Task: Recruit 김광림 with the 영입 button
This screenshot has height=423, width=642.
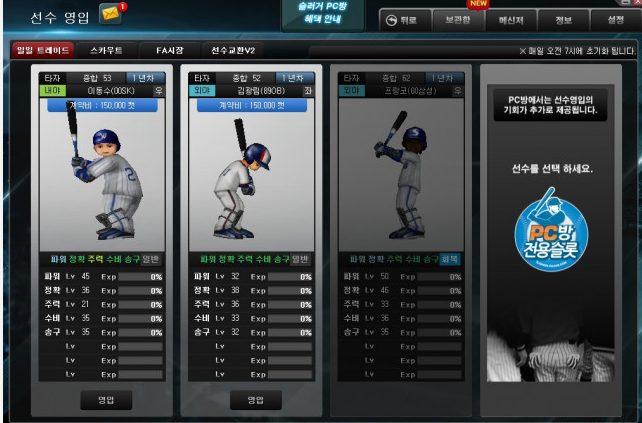Action: pos(249,399)
